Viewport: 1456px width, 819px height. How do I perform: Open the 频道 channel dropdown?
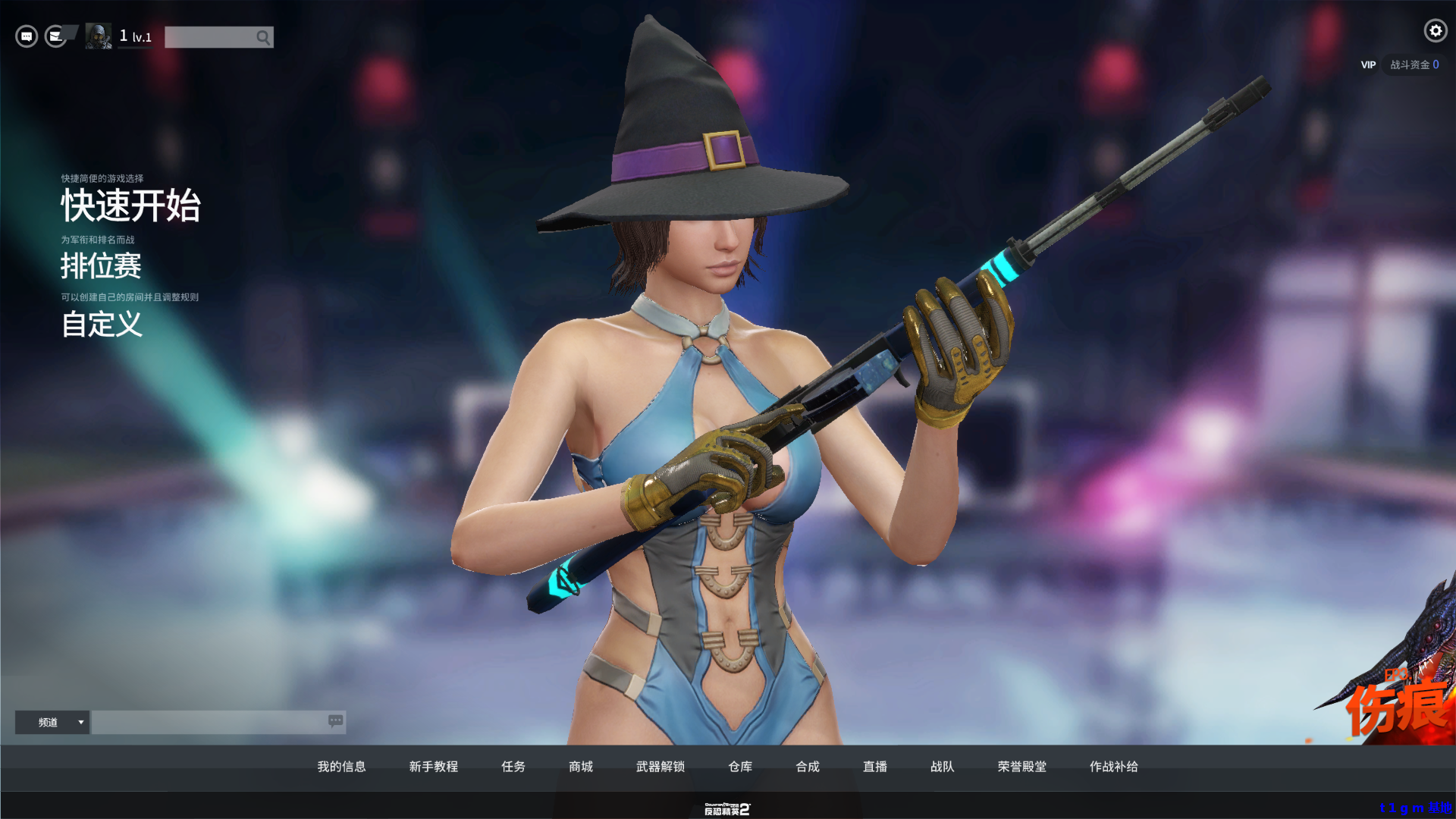click(52, 722)
